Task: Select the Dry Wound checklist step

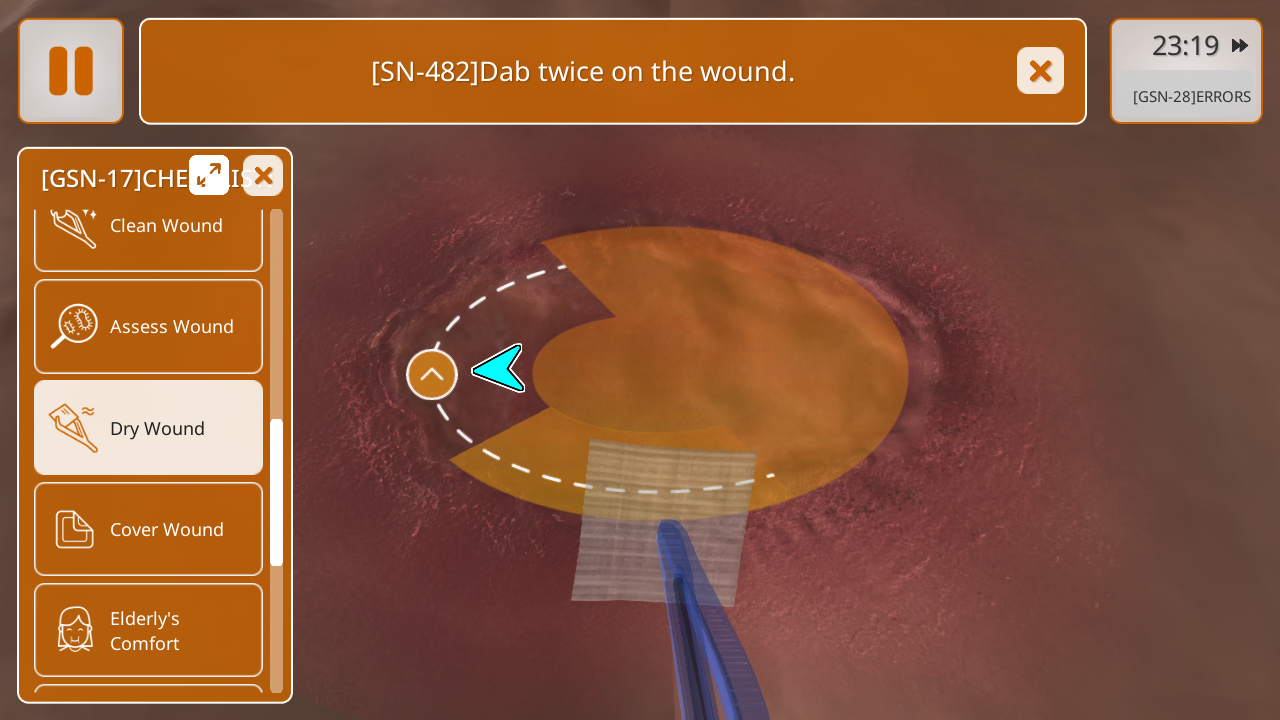Action: (x=148, y=428)
